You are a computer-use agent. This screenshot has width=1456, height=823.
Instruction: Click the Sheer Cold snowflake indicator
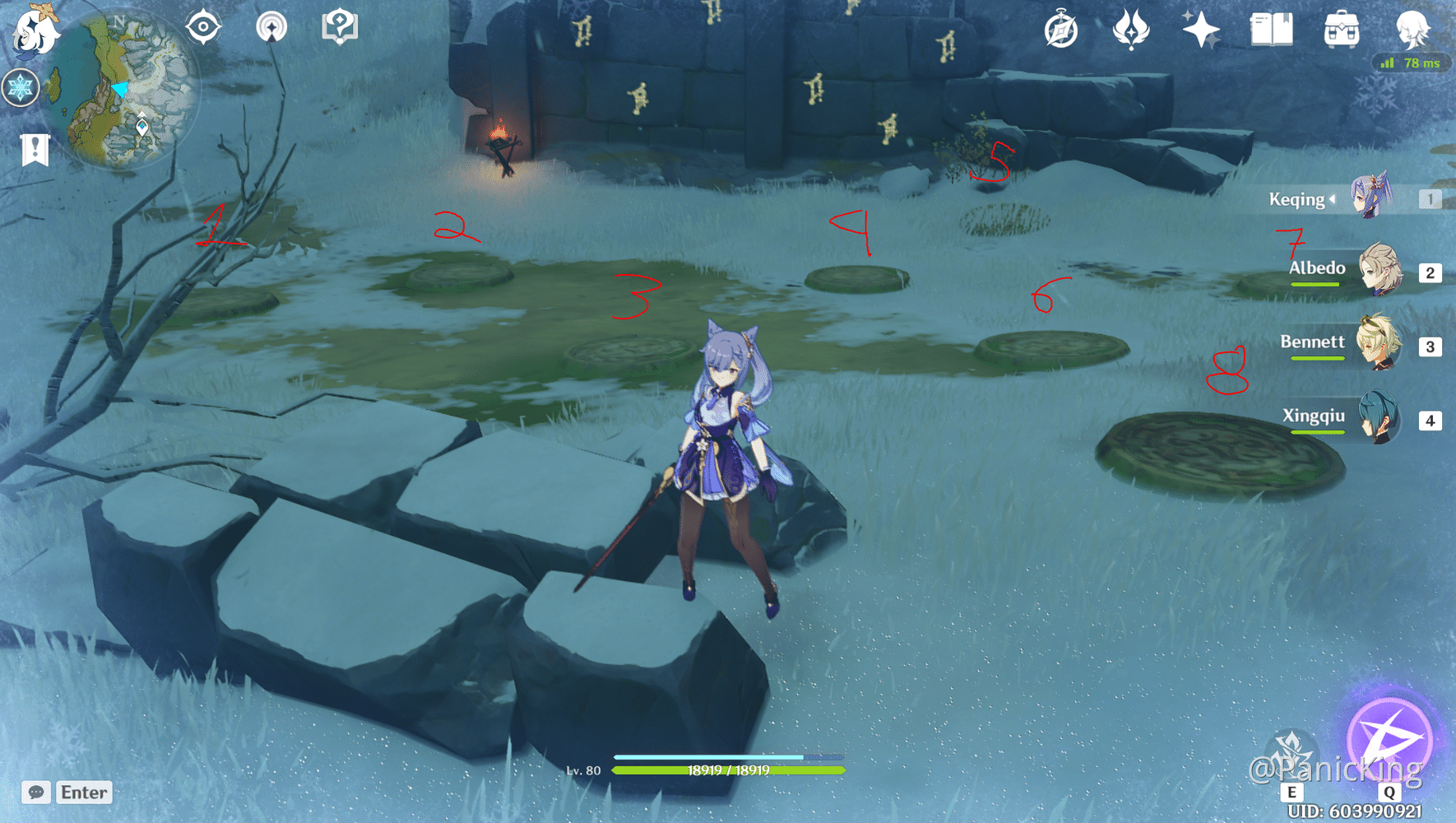coord(21,86)
